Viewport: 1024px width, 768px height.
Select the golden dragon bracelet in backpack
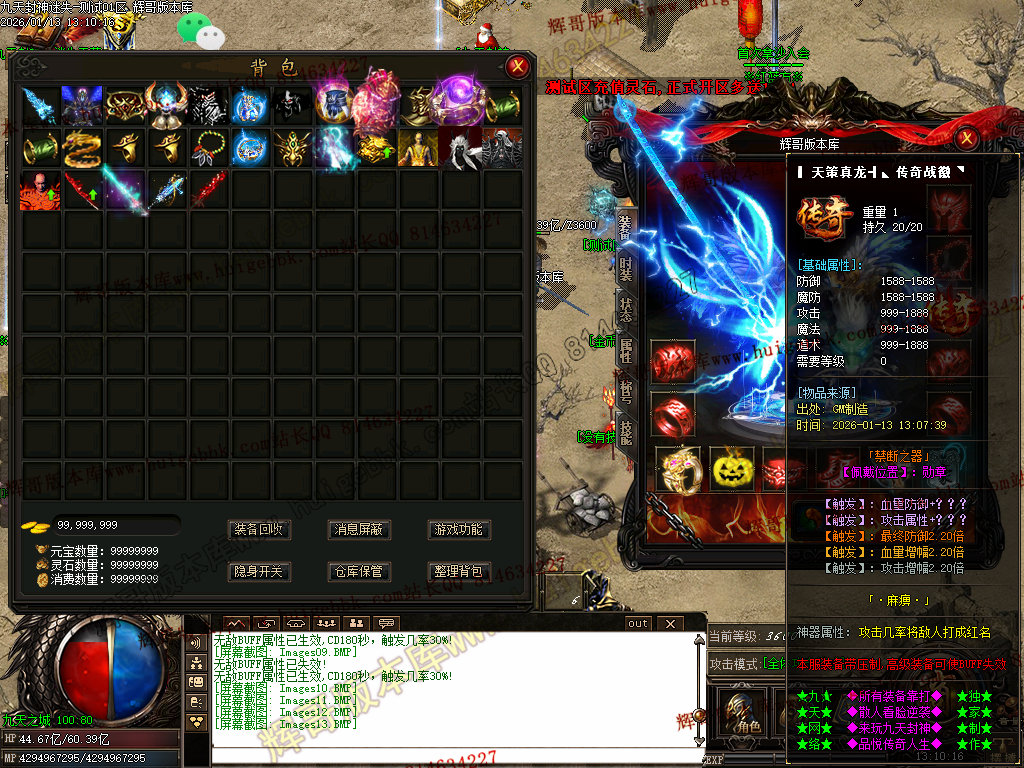(82, 149)
